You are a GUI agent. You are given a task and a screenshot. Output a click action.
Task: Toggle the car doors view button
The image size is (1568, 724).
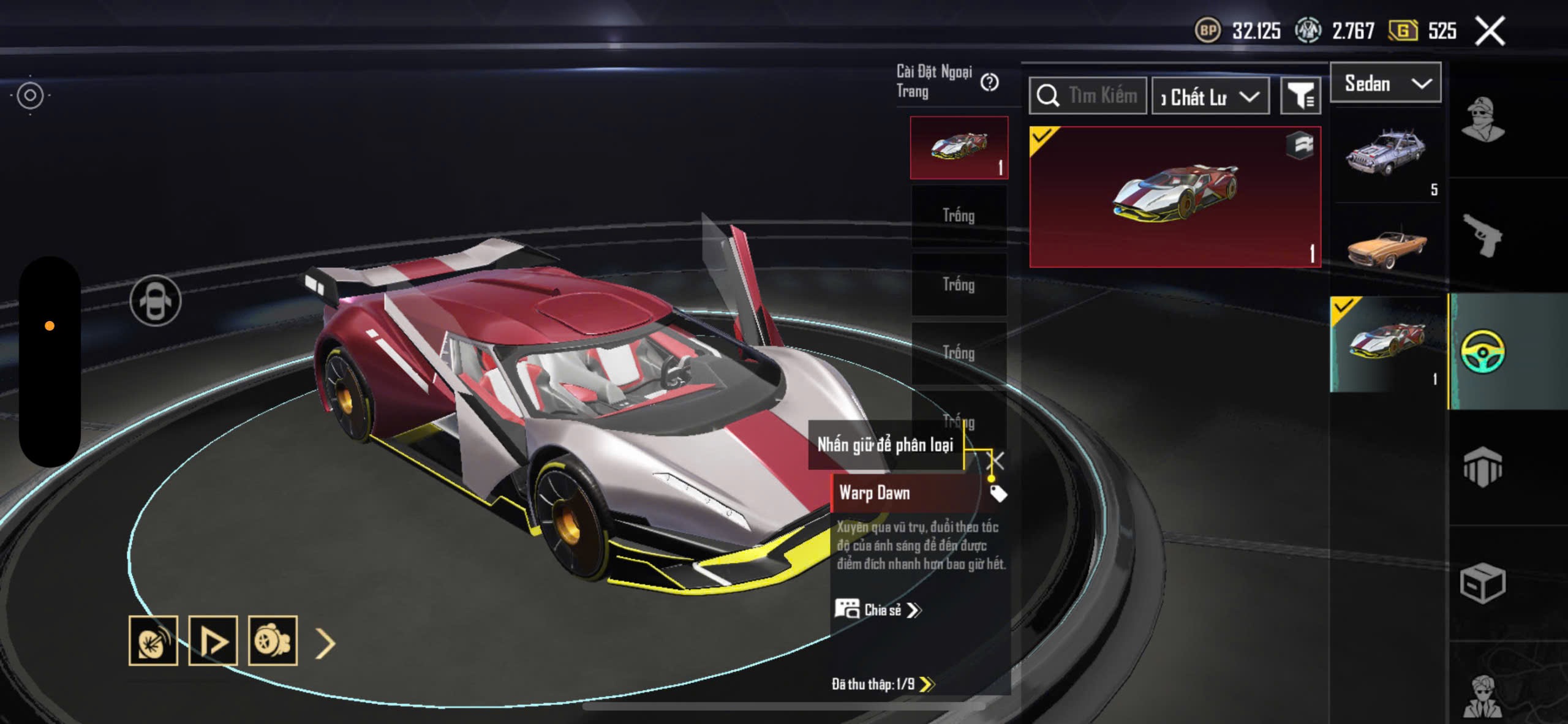pos(156,300)
